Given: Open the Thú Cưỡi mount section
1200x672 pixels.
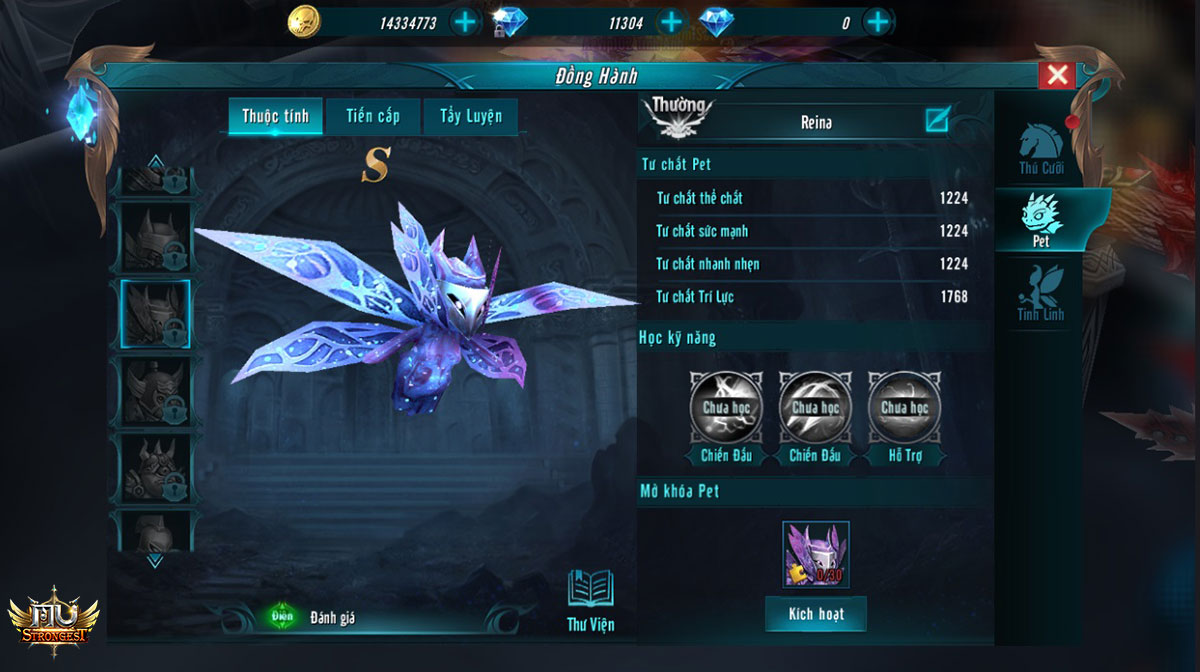Looking at the screenshot, I should pyautogui.click(x=1041, y=150).
